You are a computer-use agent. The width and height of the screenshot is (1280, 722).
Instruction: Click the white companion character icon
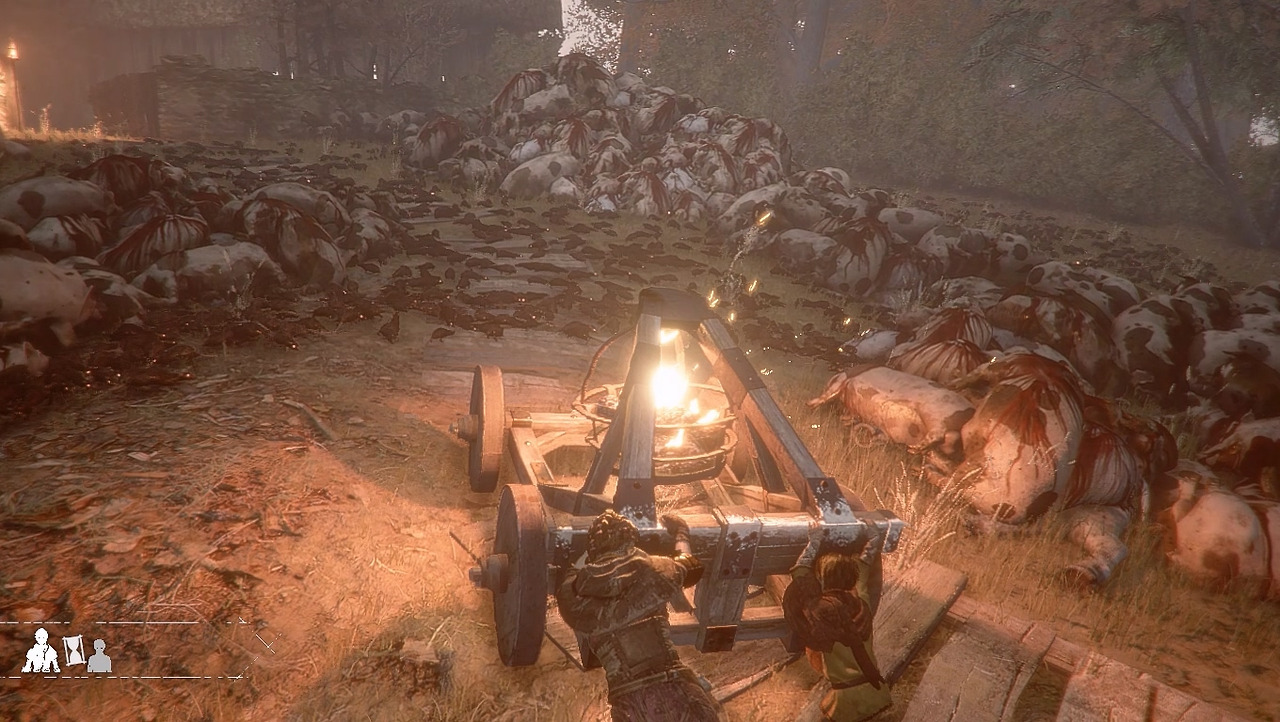pyautogui.click(x=41, y=651)
